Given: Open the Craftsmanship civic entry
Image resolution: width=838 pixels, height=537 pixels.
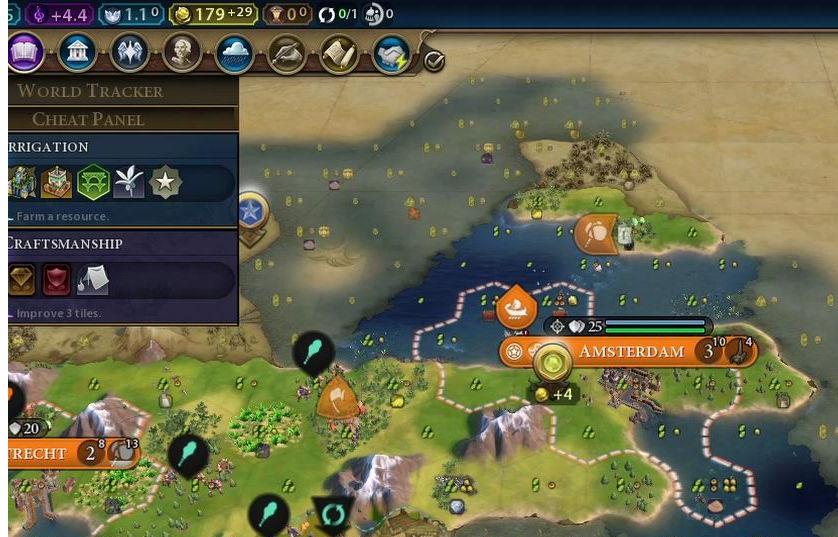Looking at the screenshot, I should point(65,243).
